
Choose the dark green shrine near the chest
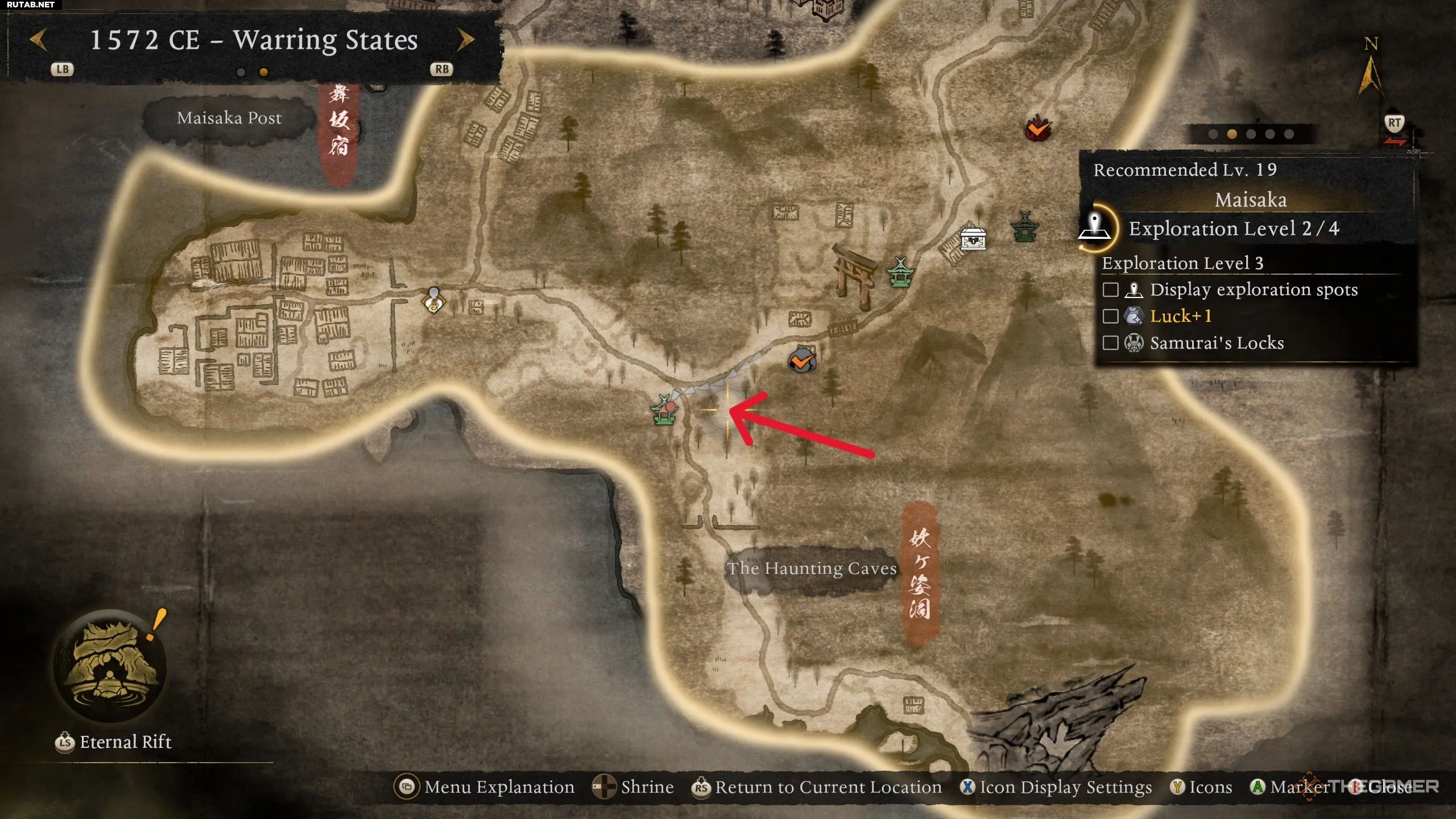[x=1025, y=226]
